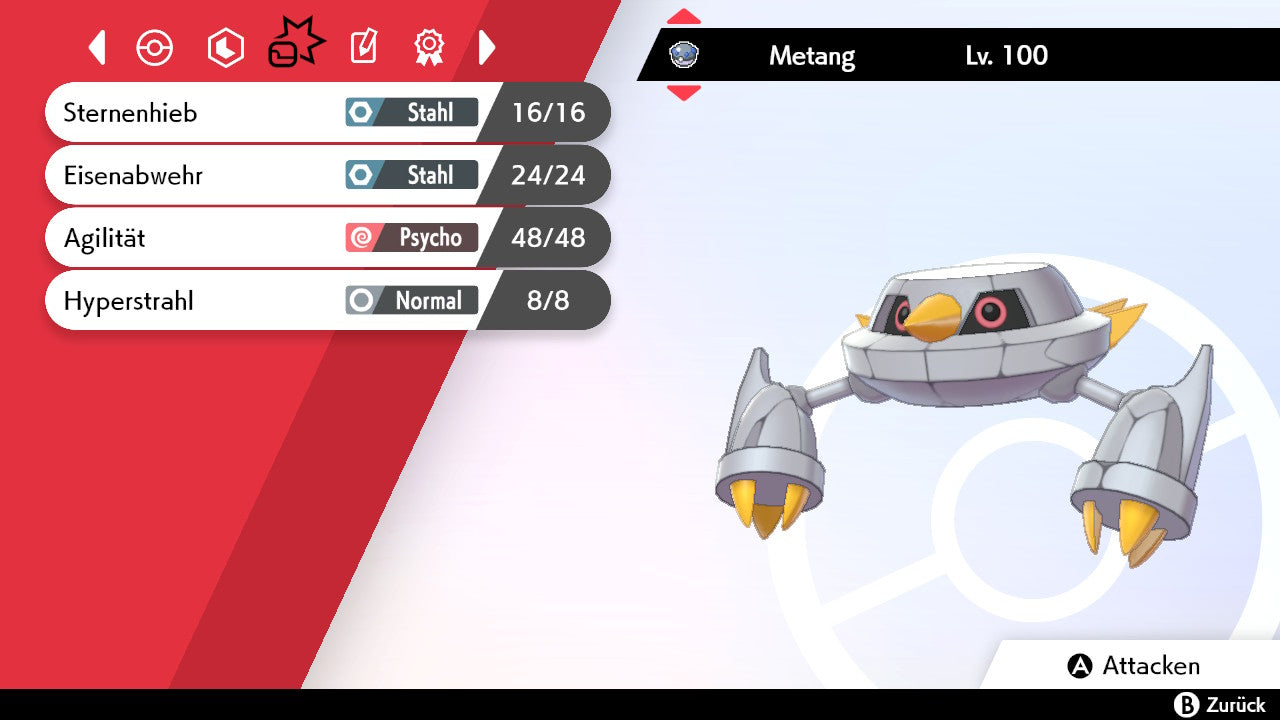This screenshot has height=720, width=1280.
Task: Go to previous summary page with left arrow
Action: tap(97, 47)
